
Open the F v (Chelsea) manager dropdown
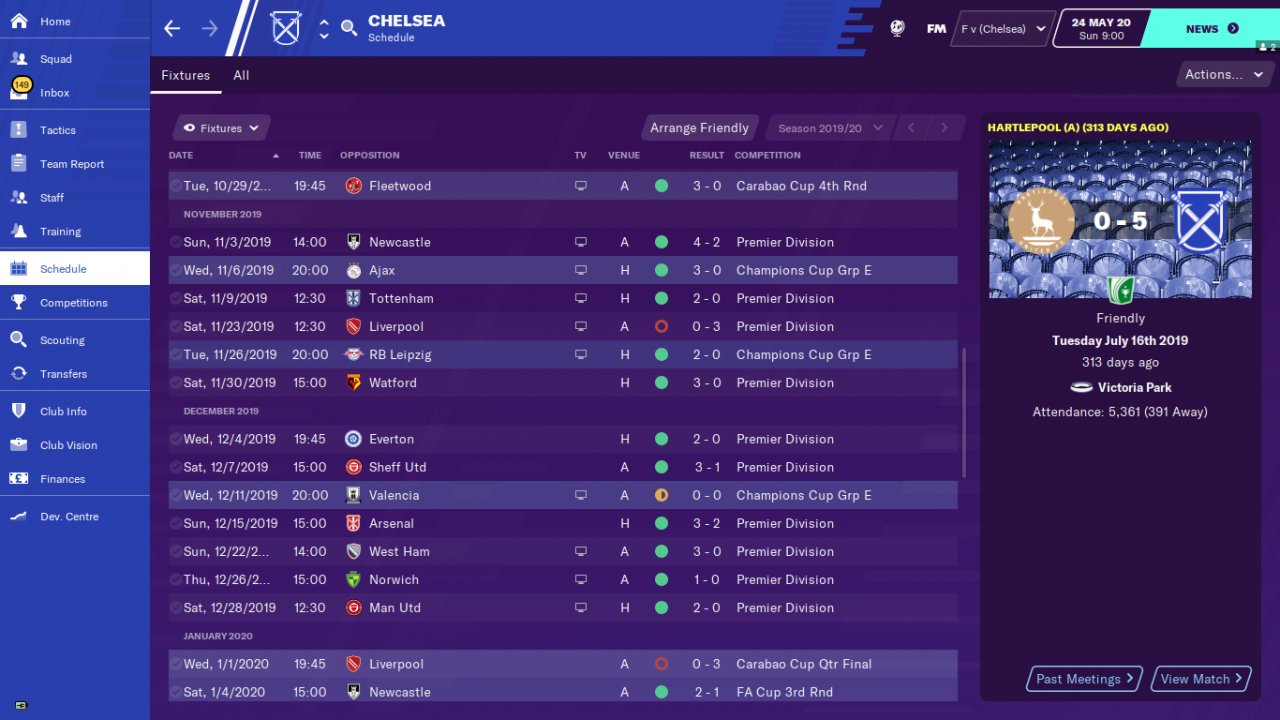1002,29
